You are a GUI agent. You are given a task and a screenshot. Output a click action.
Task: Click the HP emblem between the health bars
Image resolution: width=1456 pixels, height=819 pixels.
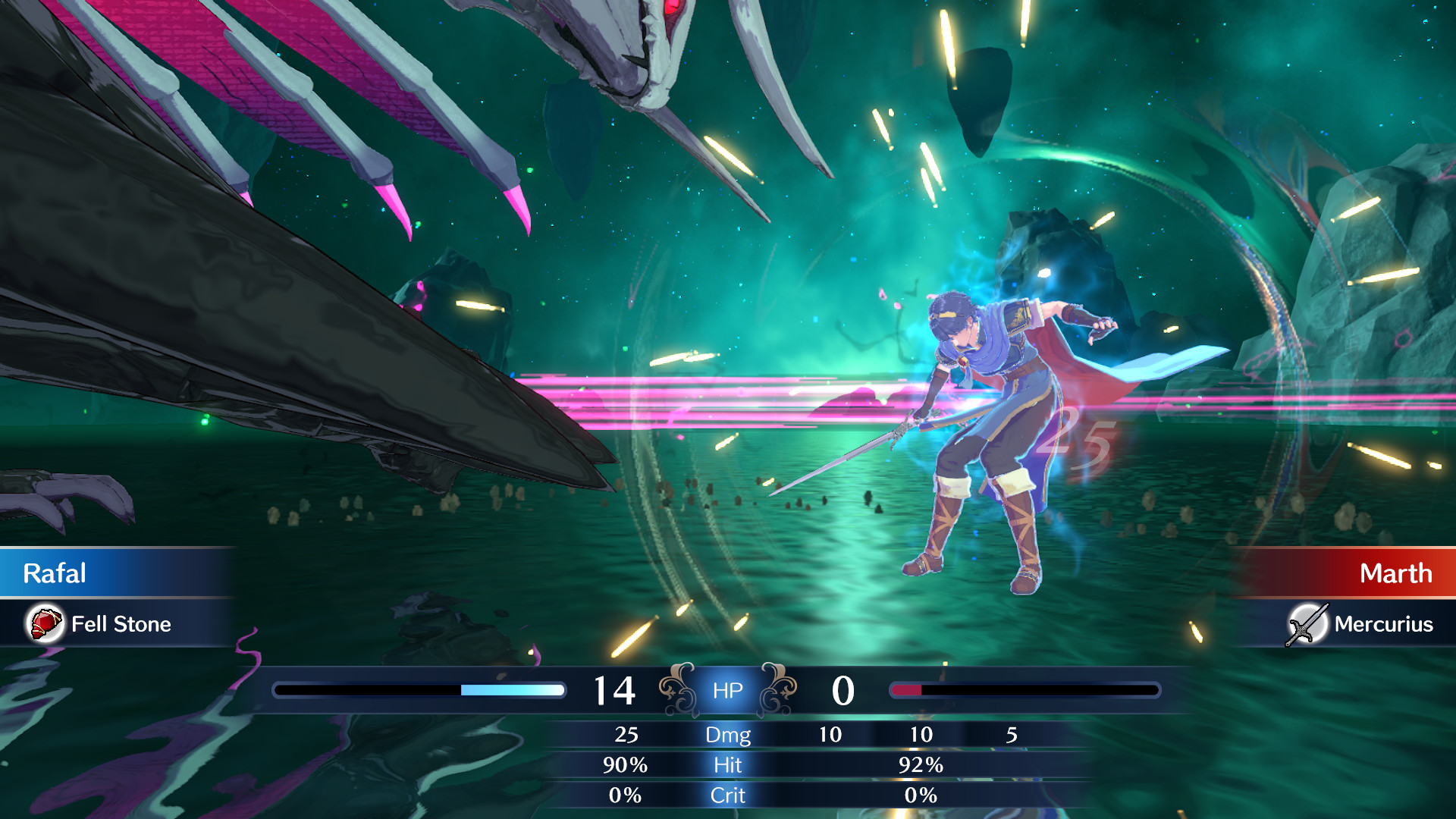(x=727, y=690)
